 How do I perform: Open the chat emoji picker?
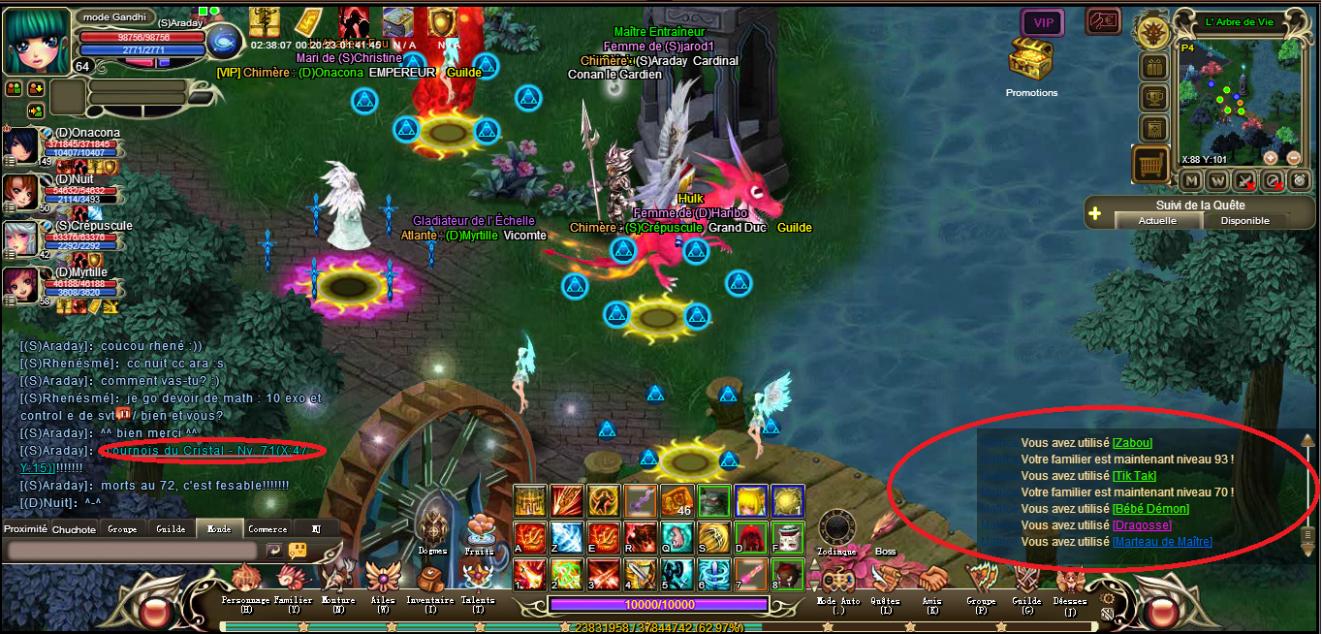pyautogui.click(x=297, y=550)
